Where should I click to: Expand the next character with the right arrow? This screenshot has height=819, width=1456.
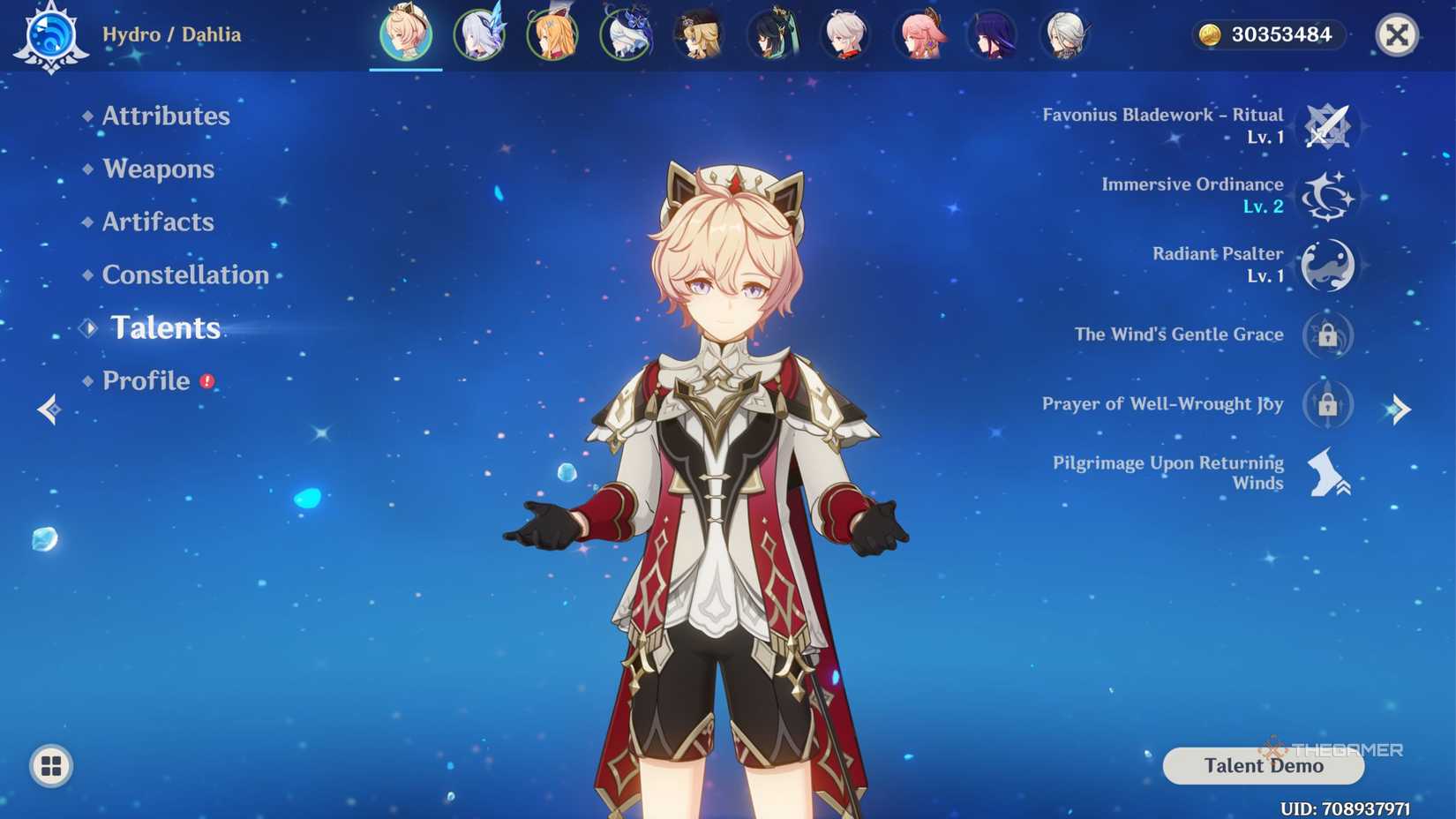click(1402, 409)
